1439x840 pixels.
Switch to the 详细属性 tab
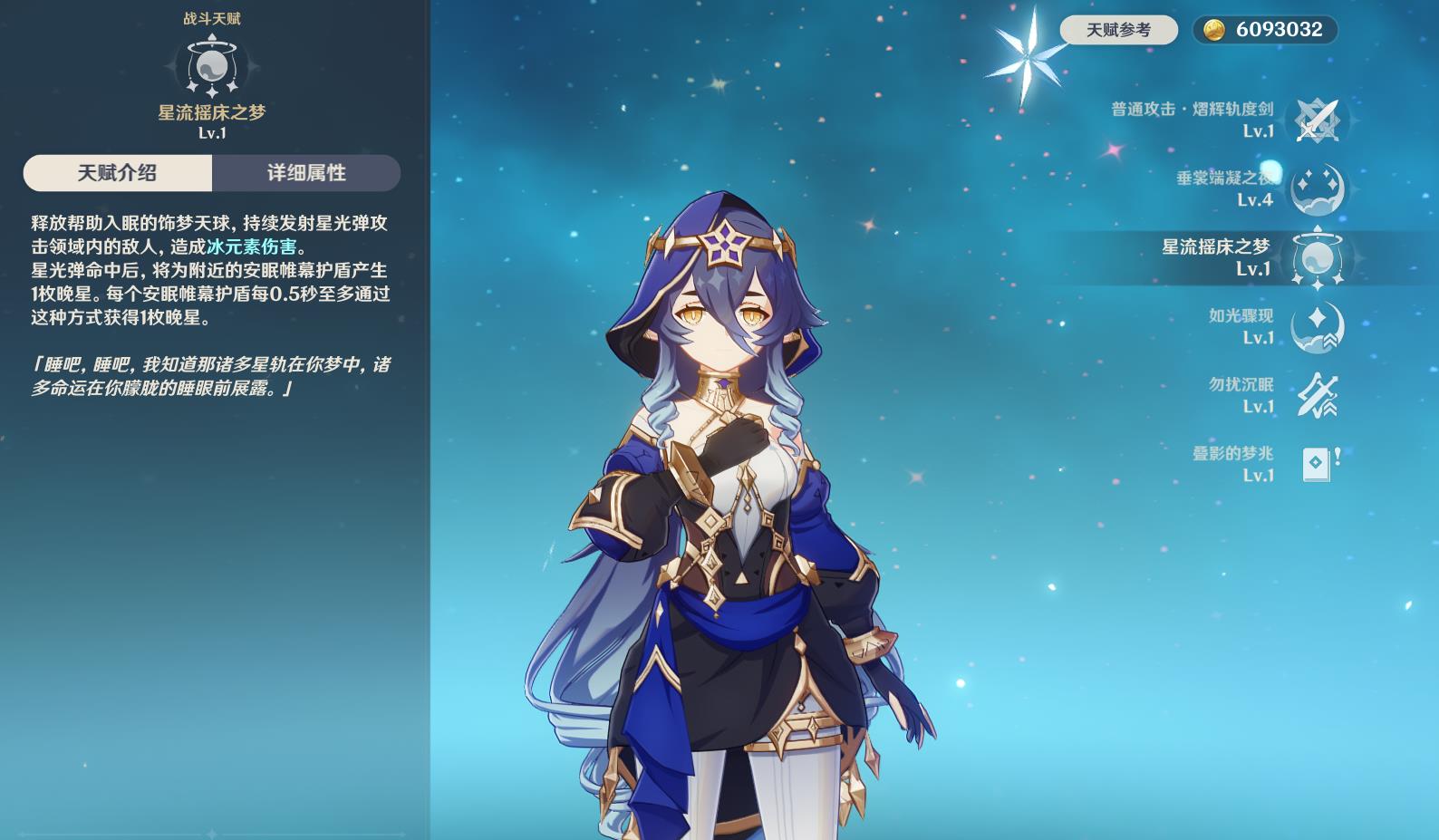306,173
